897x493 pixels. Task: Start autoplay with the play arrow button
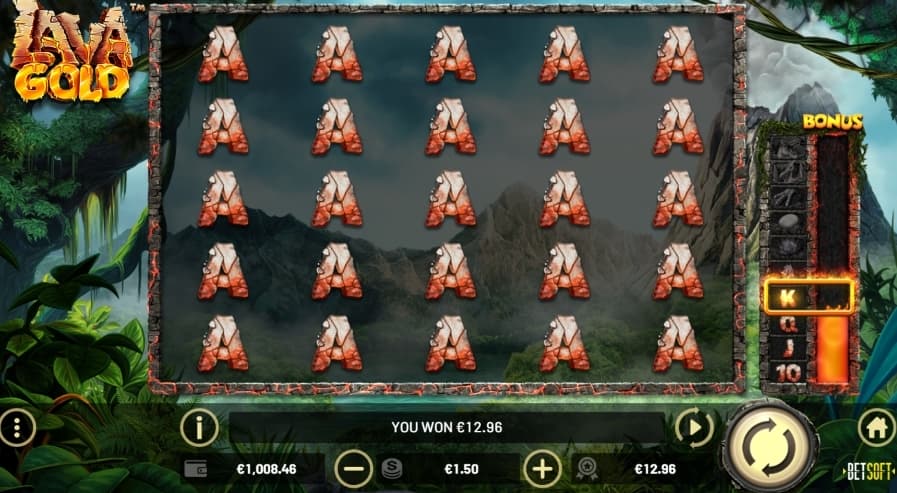pyautogui.click(x=694, y=427)
